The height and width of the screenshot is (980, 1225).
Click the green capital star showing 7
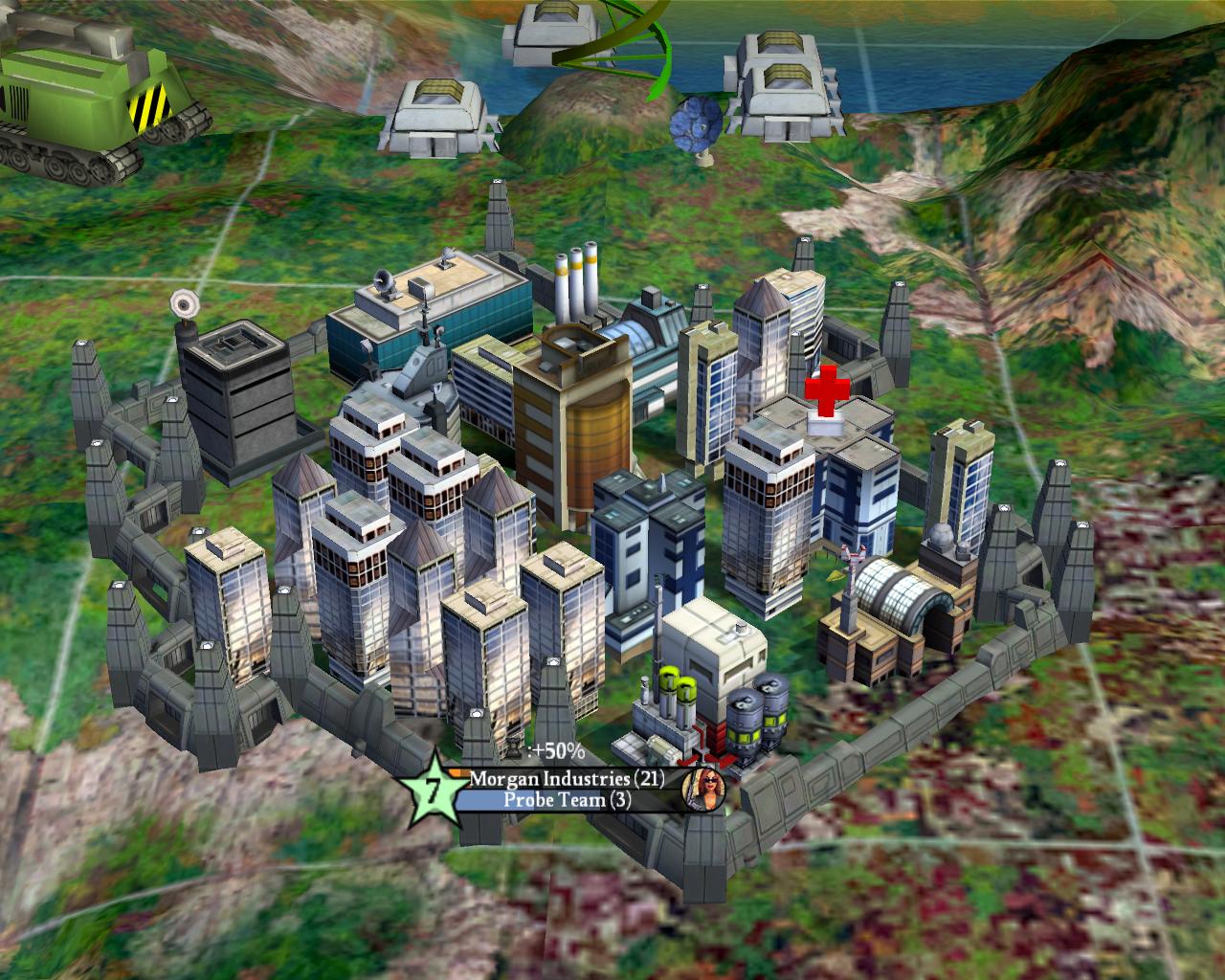tap(435, 791)
